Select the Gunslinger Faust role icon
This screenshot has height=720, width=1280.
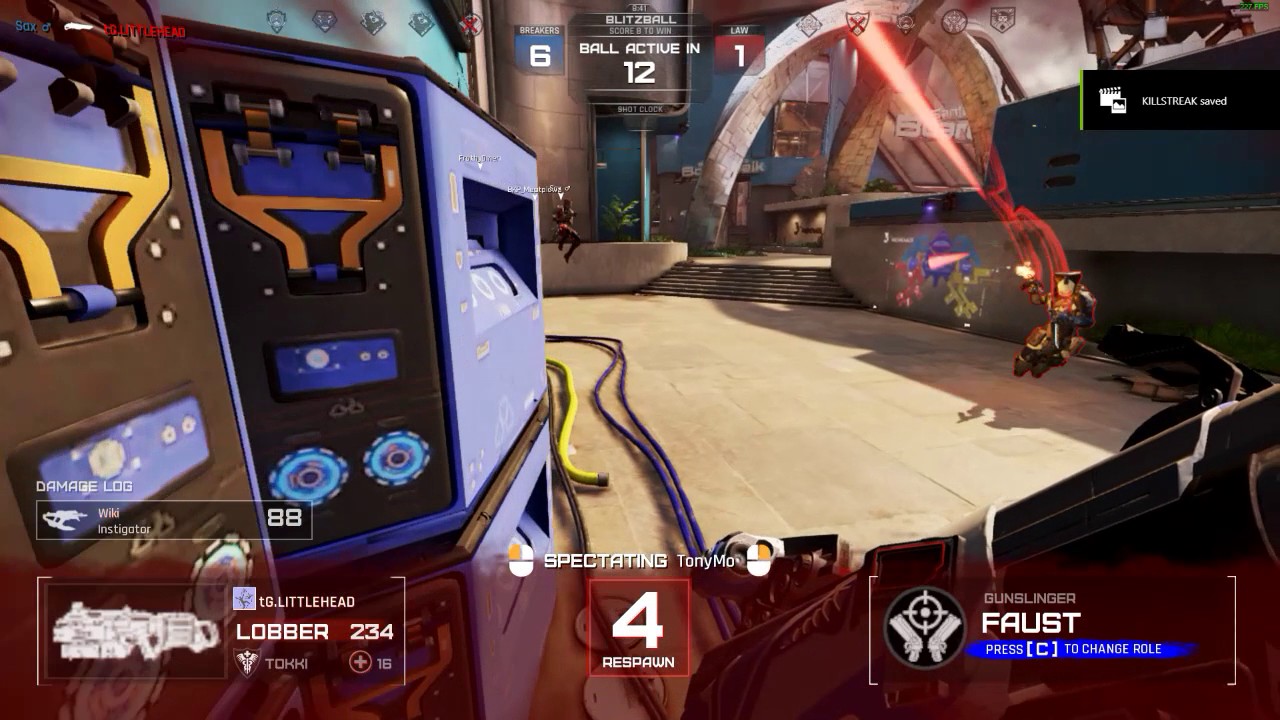[x=925, y=627]
